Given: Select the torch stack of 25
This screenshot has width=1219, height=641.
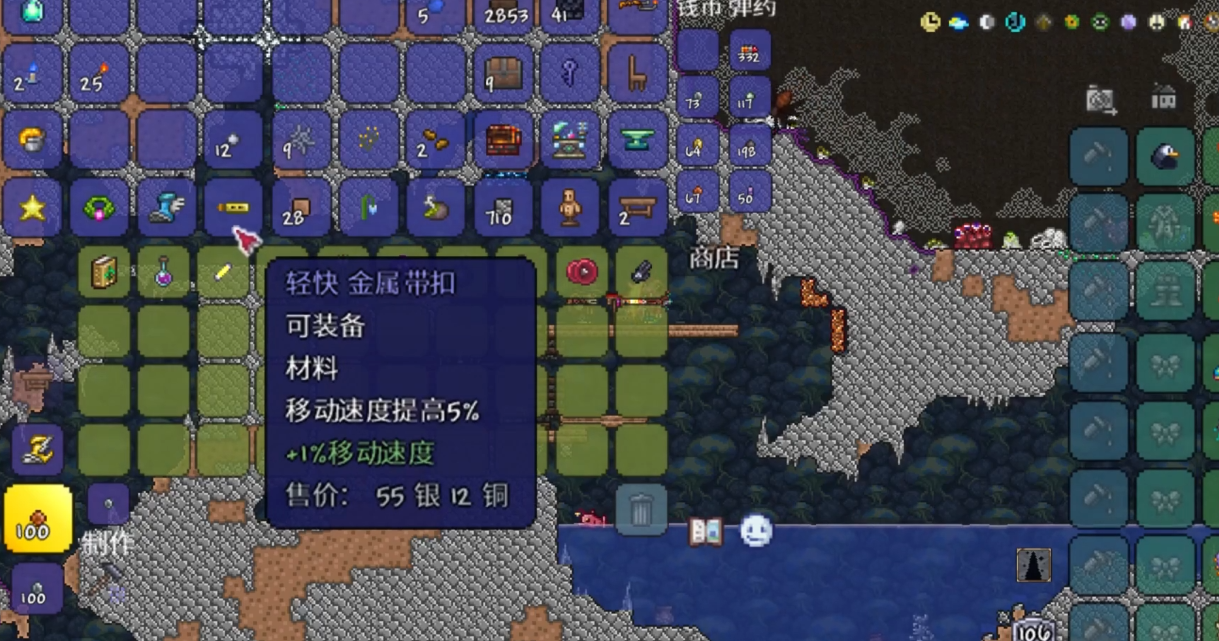Looking at the screenshot, I should (99, 73).
